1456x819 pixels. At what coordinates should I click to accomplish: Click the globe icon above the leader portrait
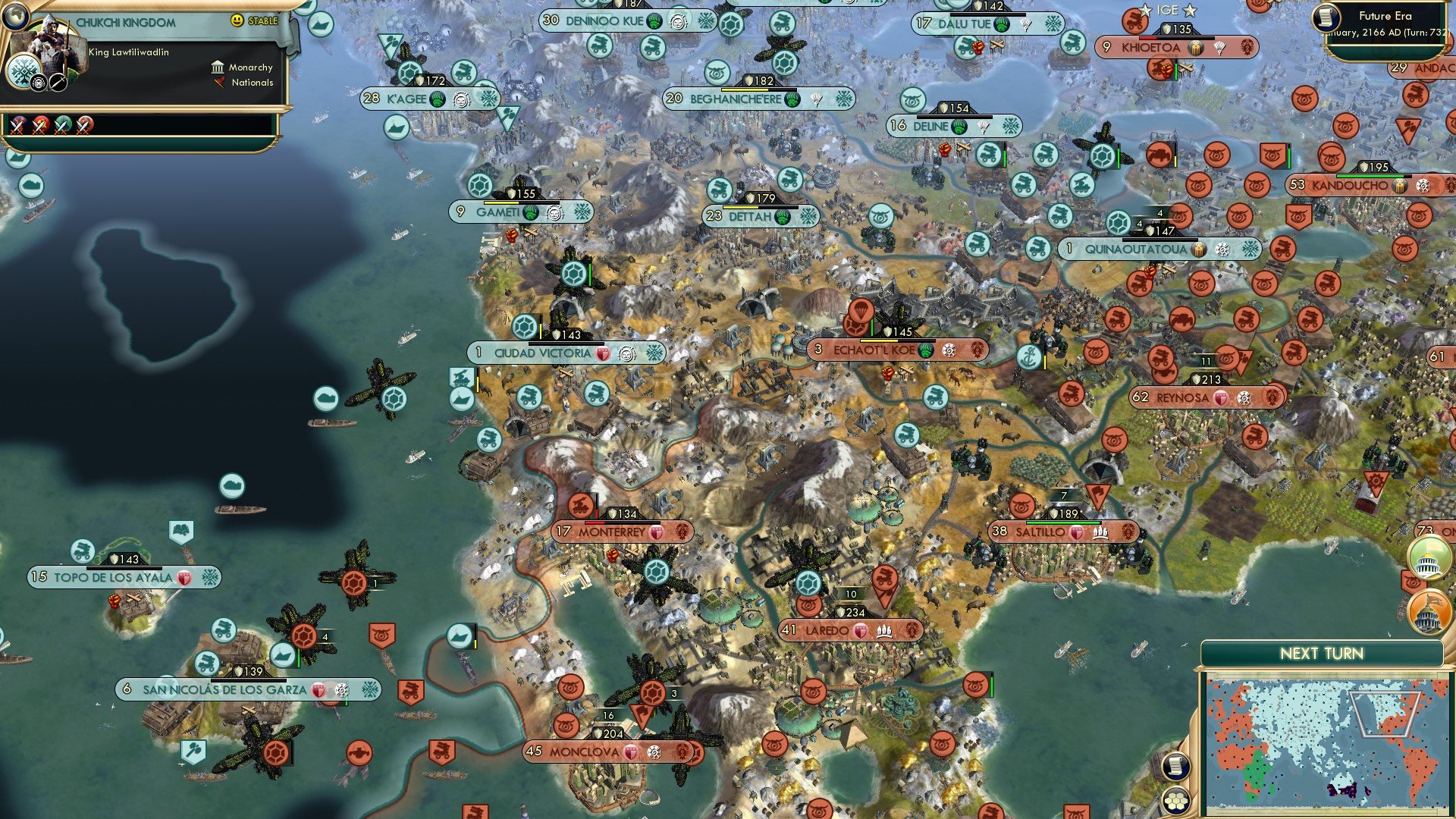point(15,17)
